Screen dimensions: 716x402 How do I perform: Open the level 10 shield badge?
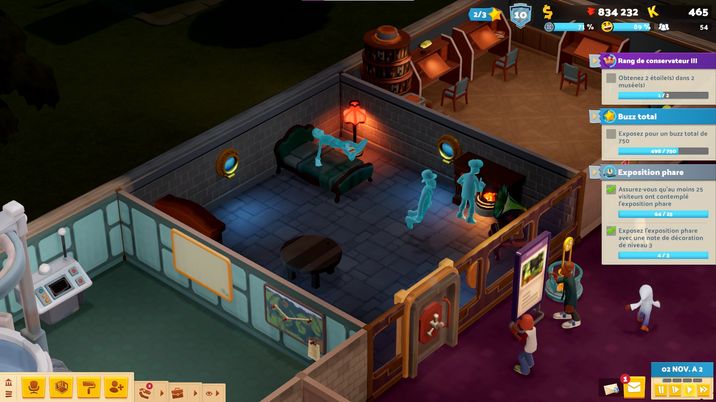pos(520,13)
